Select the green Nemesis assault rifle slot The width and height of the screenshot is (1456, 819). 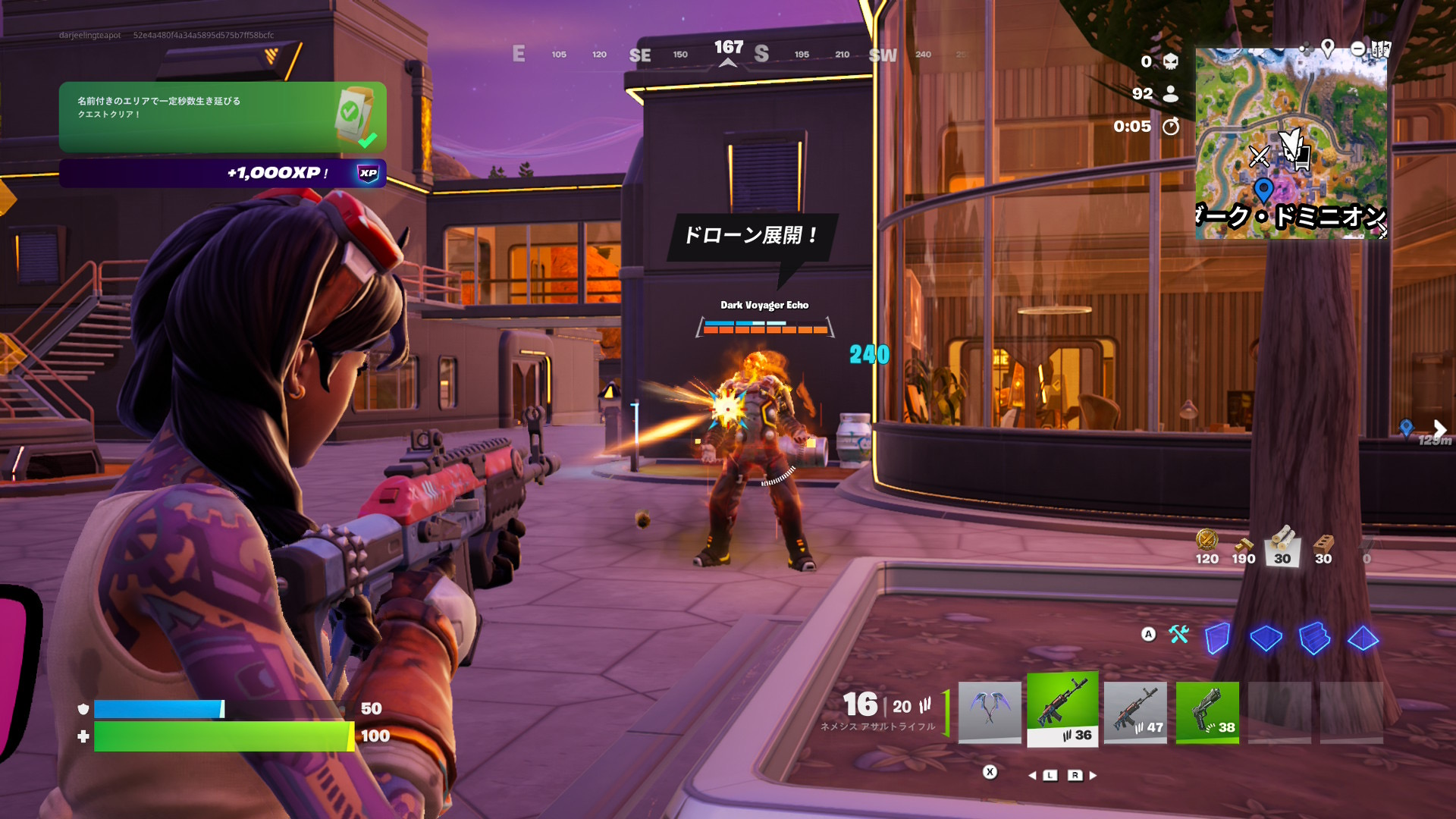(x=1062, y=710)
